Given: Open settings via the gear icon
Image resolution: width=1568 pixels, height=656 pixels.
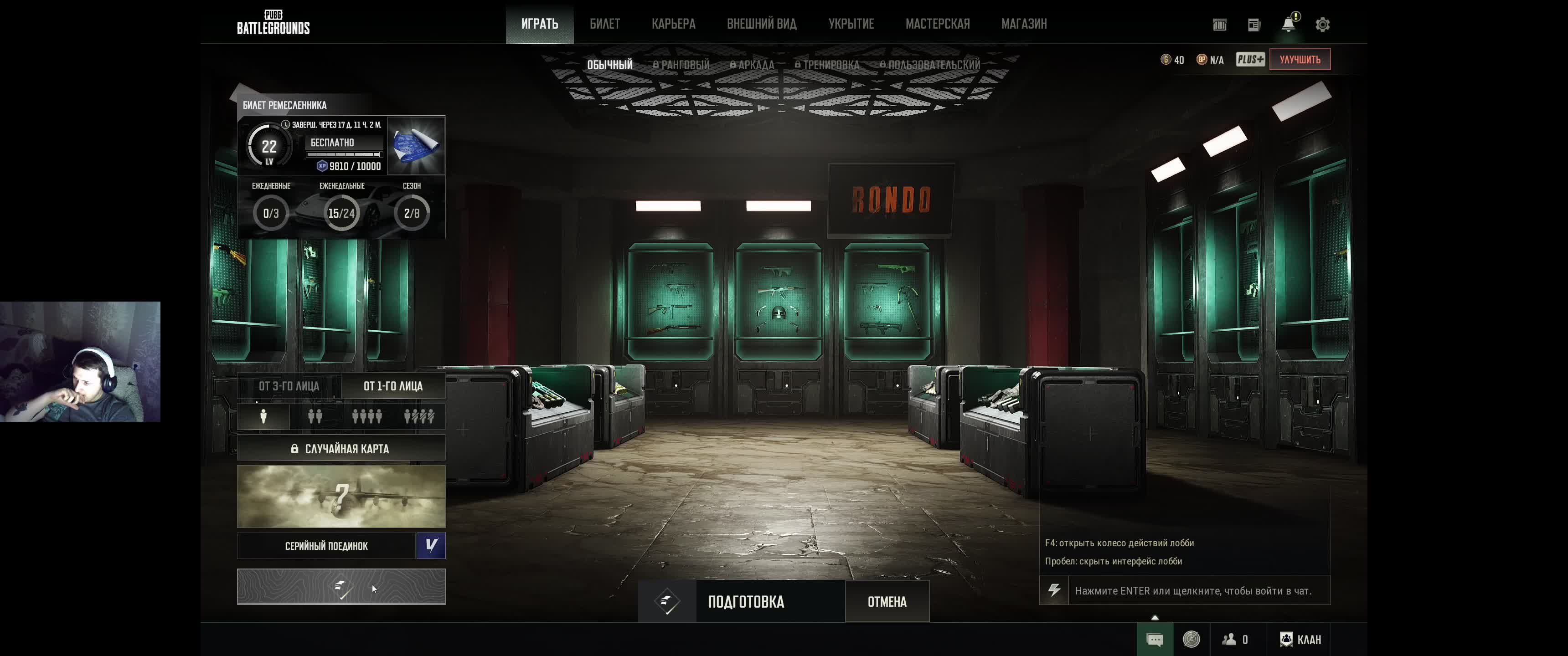Looking at the screenshot, I should [x=1322, y=25].
